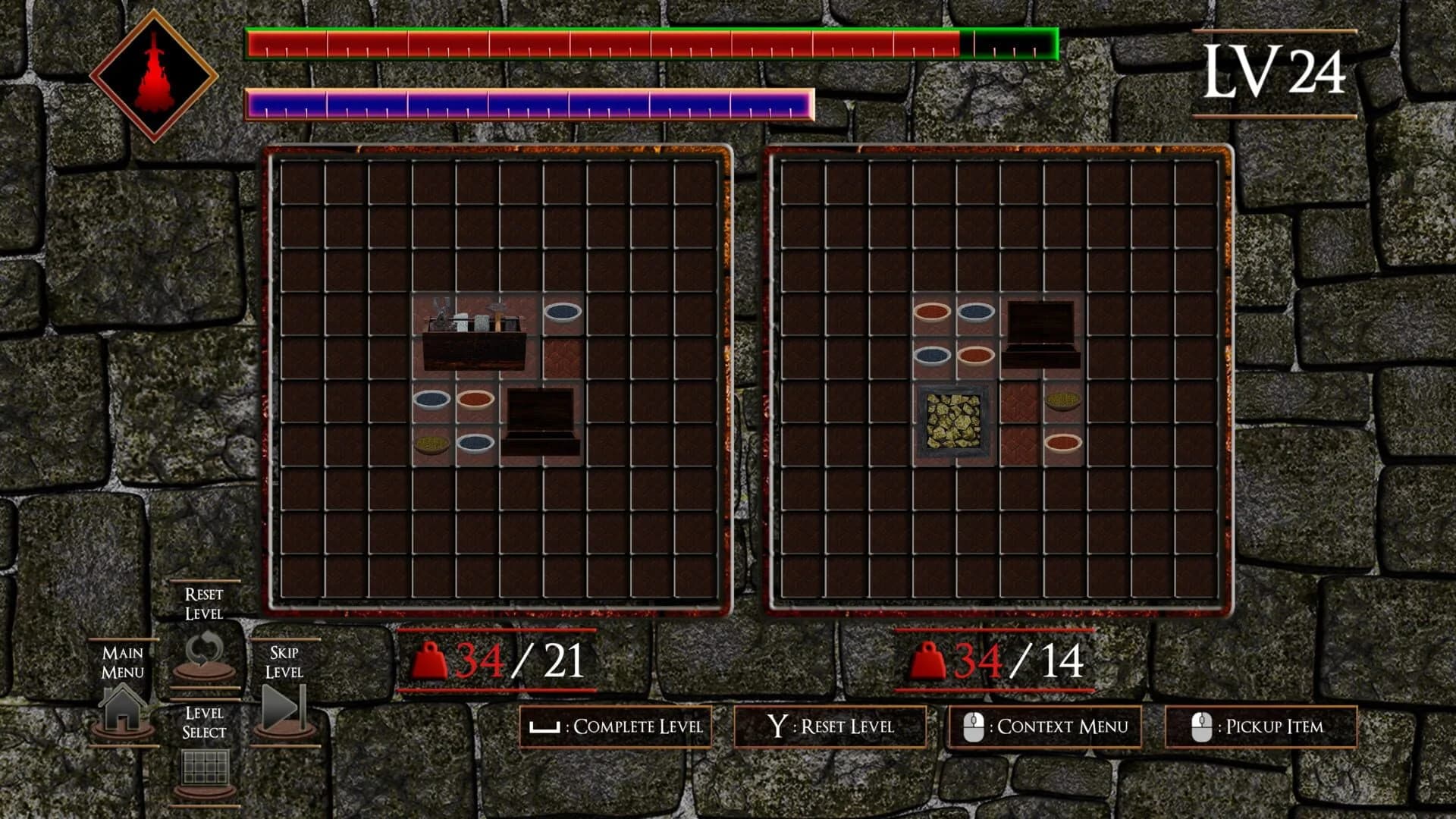Select the yellow spice bowl in the right grid
This screenshot has width=1456, height=819.
coord(1065,400)
